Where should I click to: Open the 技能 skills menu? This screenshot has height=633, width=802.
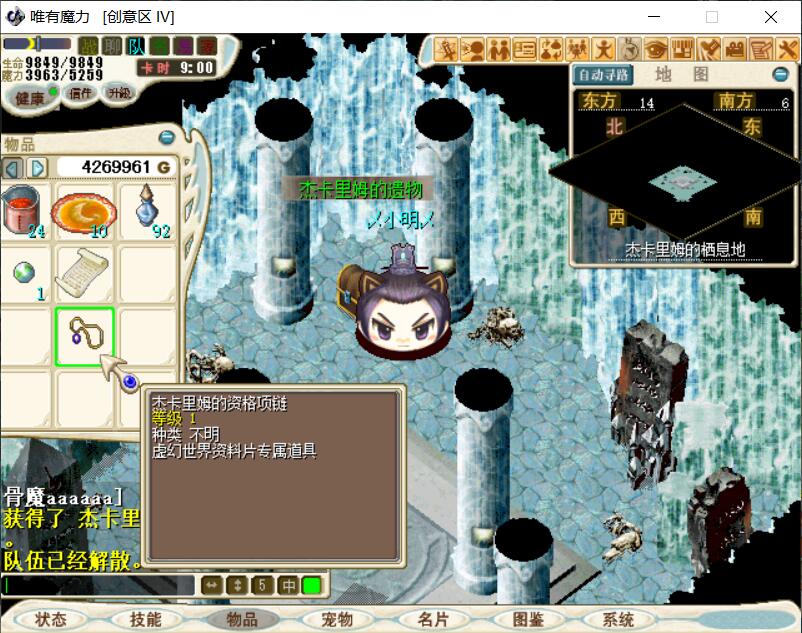tap(146, 619)
